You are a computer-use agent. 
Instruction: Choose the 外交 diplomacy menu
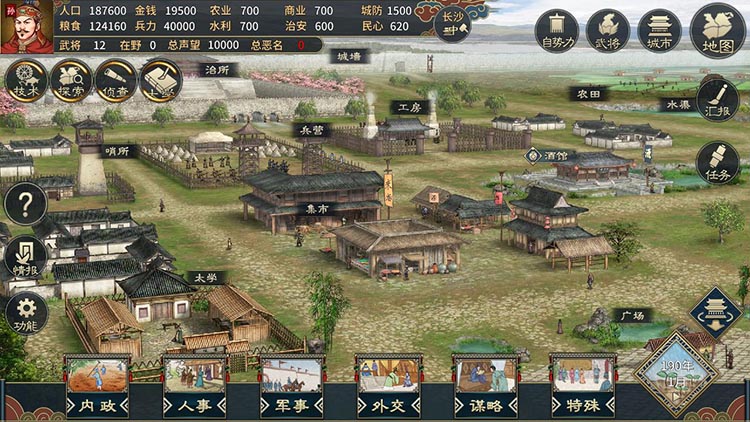point(389,386)
